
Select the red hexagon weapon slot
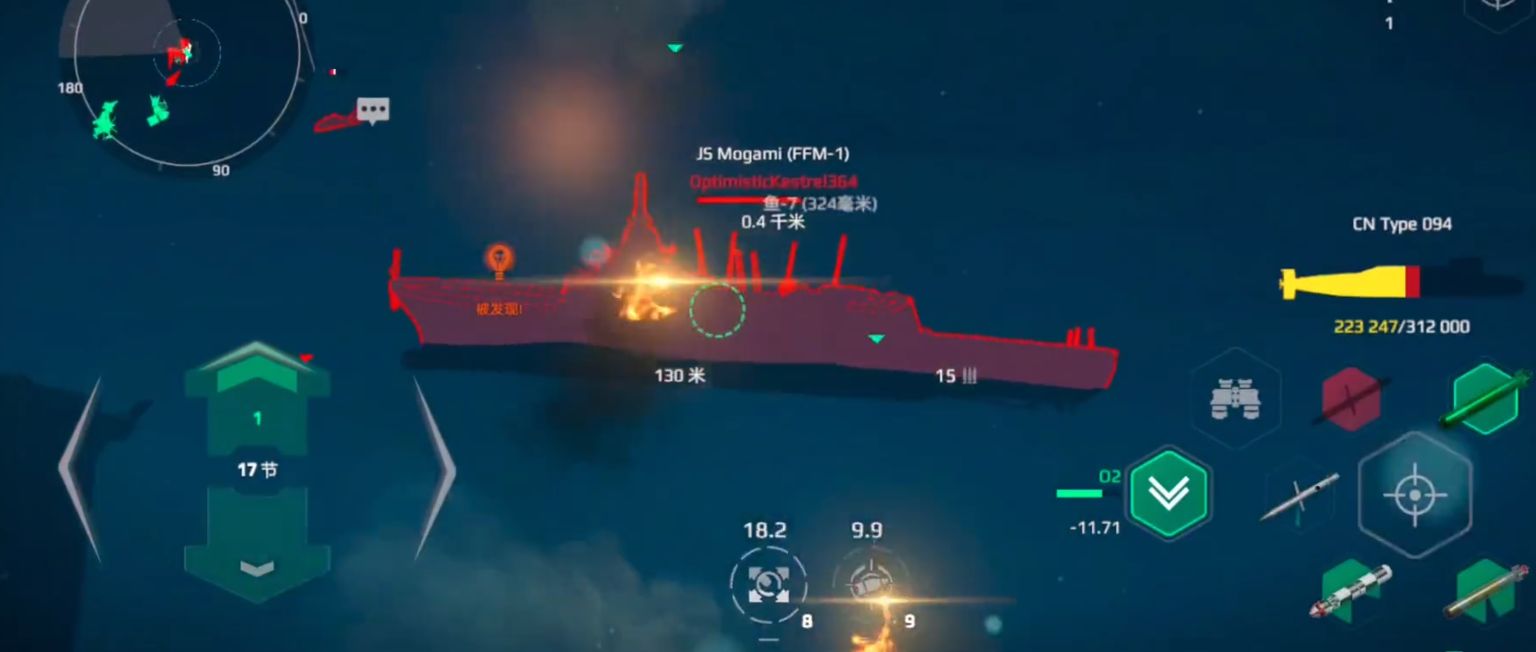pos(1351,399)
